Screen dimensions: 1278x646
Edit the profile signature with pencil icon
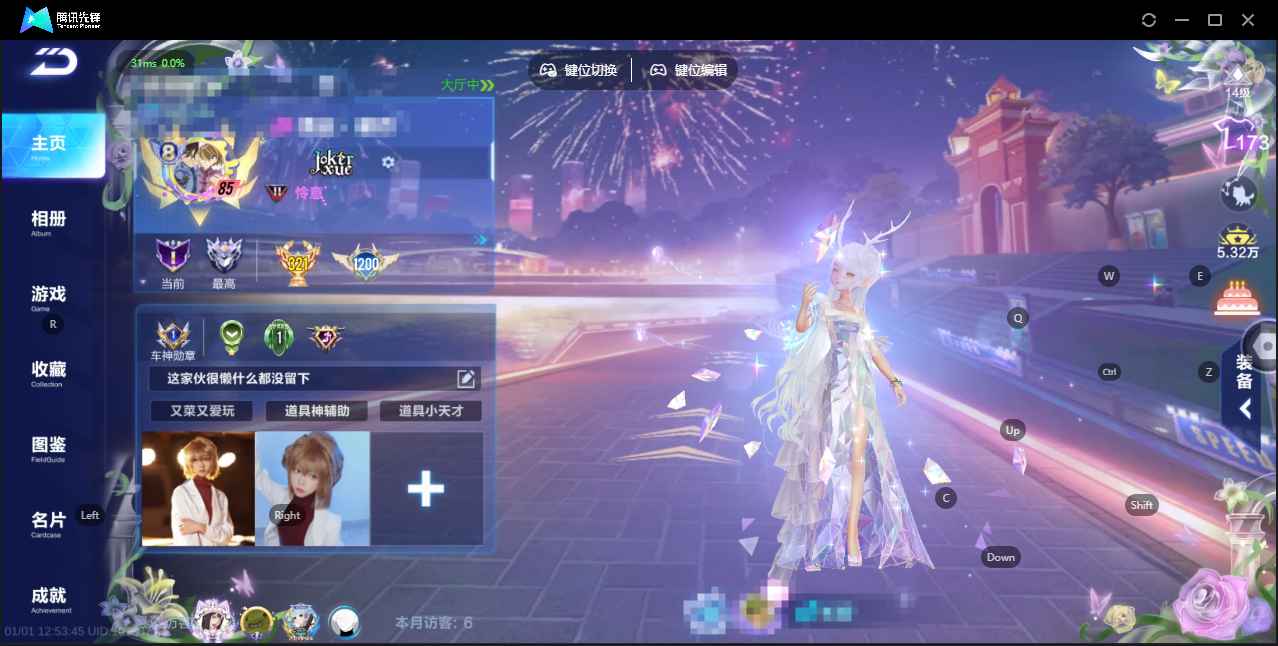coord(466,378)
